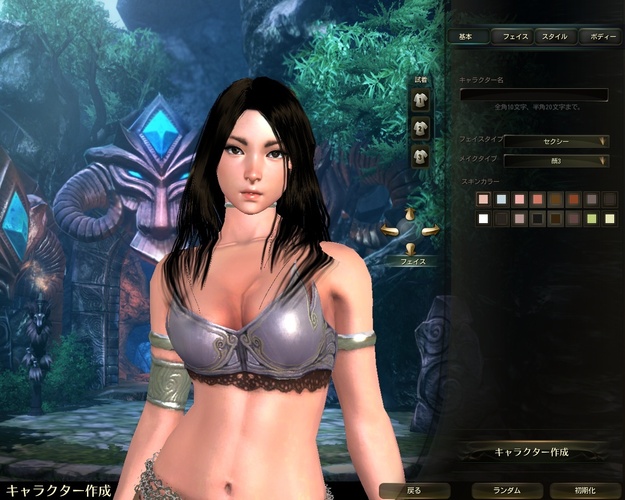The height and width of the screenshot is (500, 625).
Task: Choose the light blue skin color swatch
Action: click(502, 200)
